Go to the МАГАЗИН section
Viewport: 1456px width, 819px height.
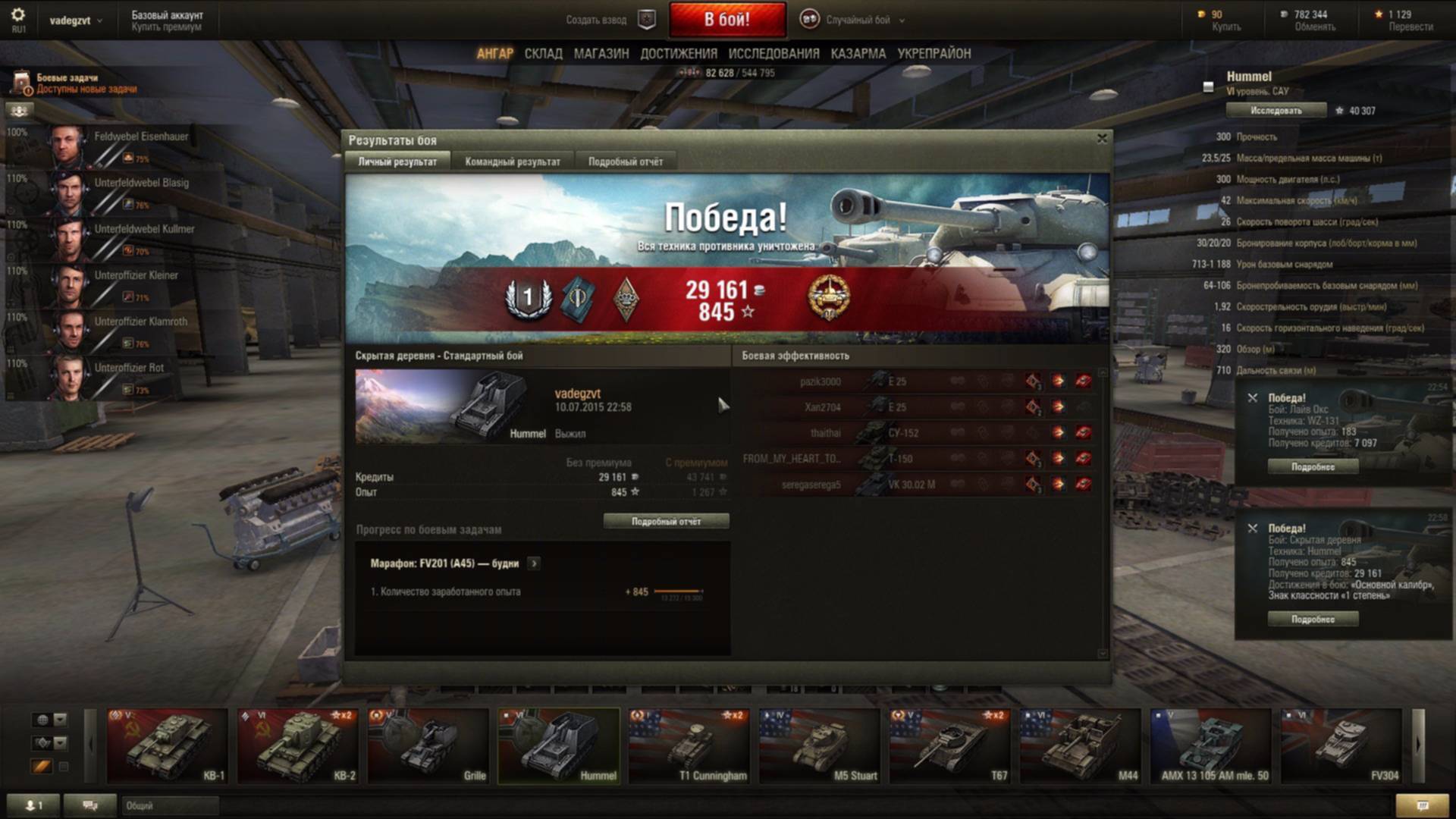coord(601,54)
